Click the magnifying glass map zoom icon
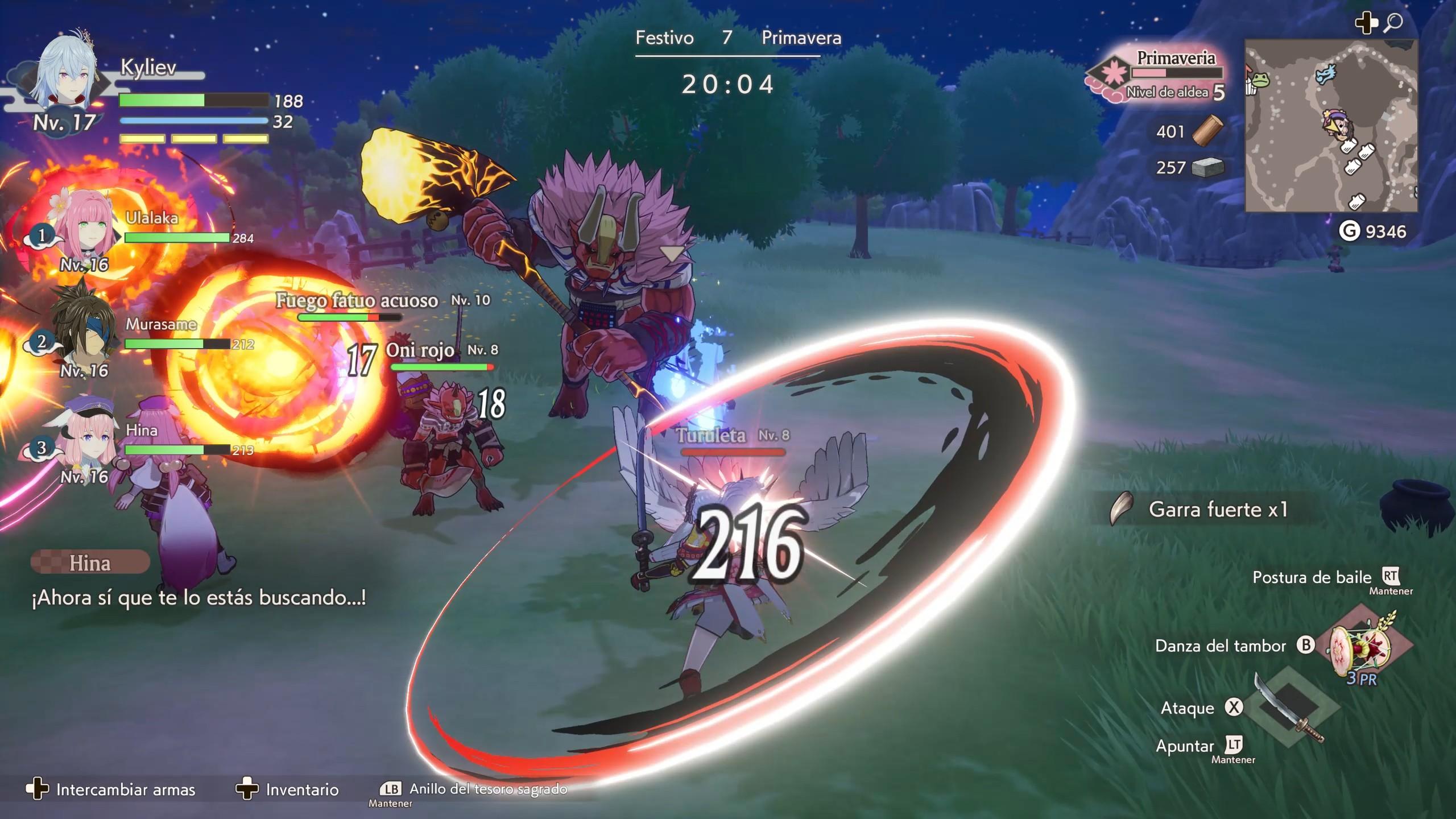 pos(1393,24)
